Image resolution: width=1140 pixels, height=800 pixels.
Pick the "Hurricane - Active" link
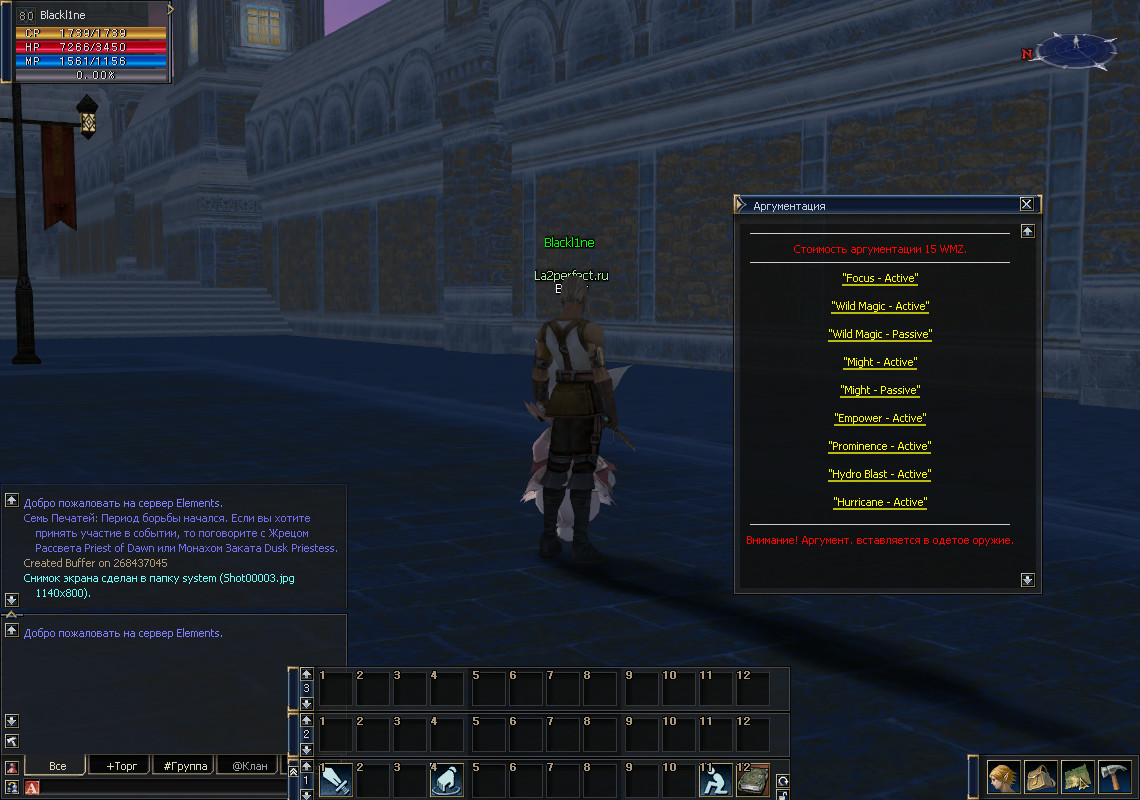point(880,502)
